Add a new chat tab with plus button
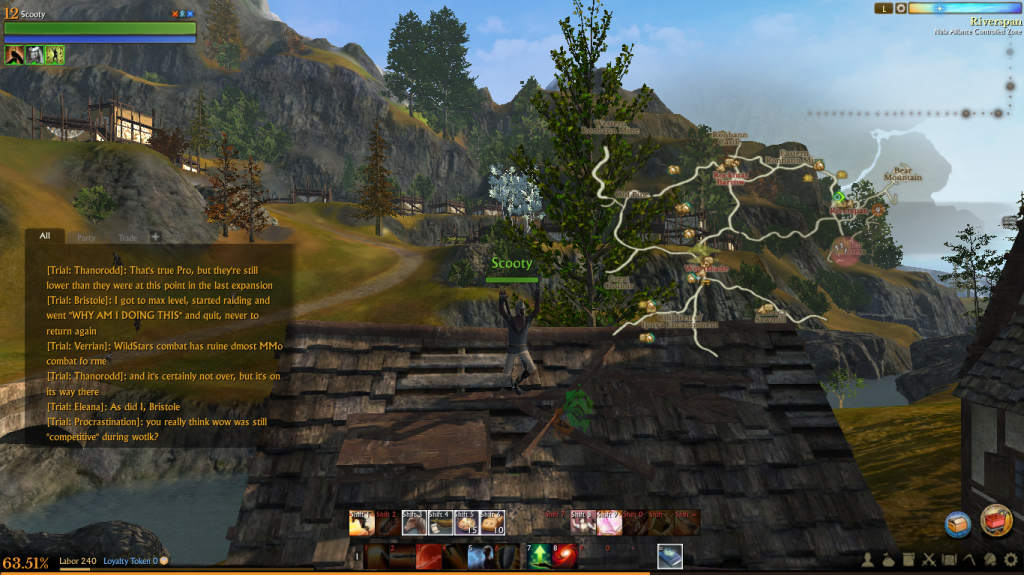 tap(155, 237)
